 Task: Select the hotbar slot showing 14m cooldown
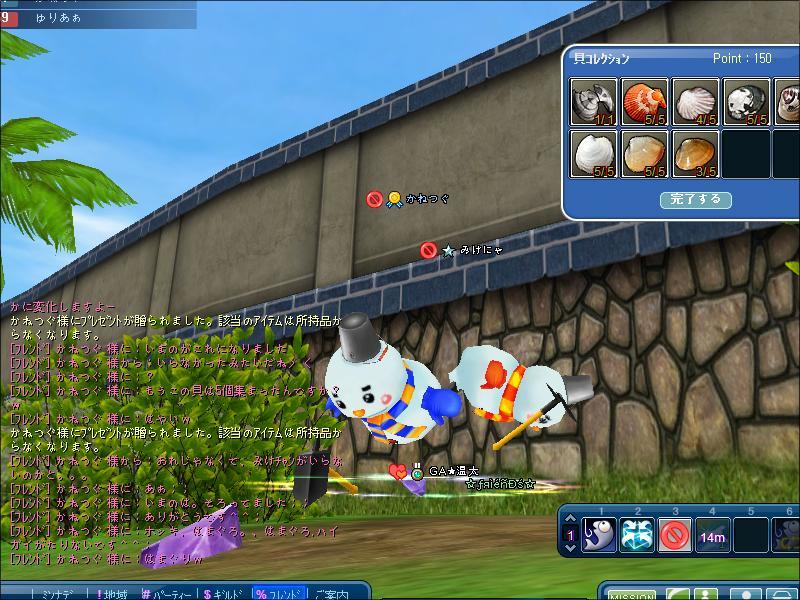713,535
